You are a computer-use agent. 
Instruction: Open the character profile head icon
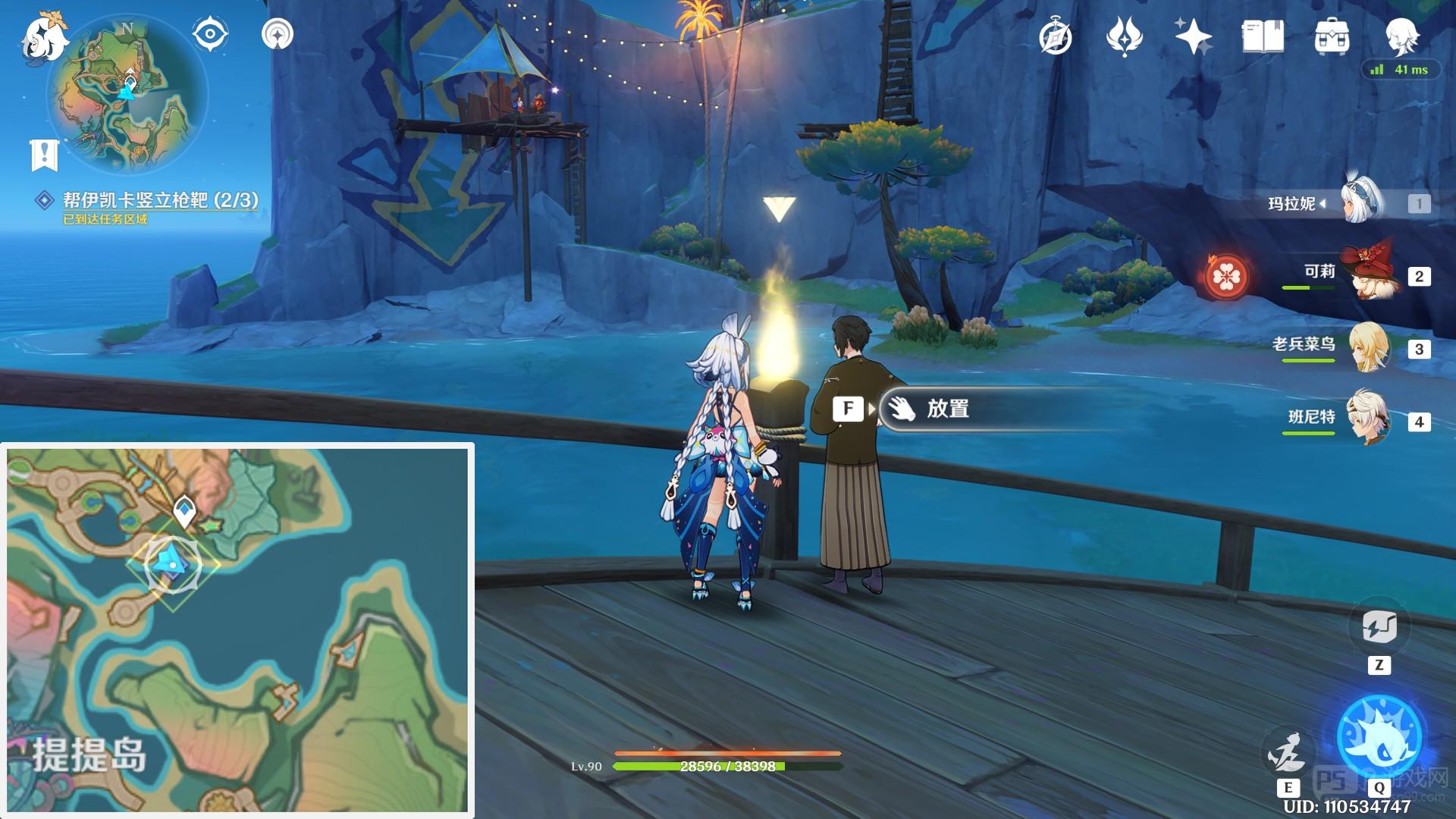point(1400,36)
